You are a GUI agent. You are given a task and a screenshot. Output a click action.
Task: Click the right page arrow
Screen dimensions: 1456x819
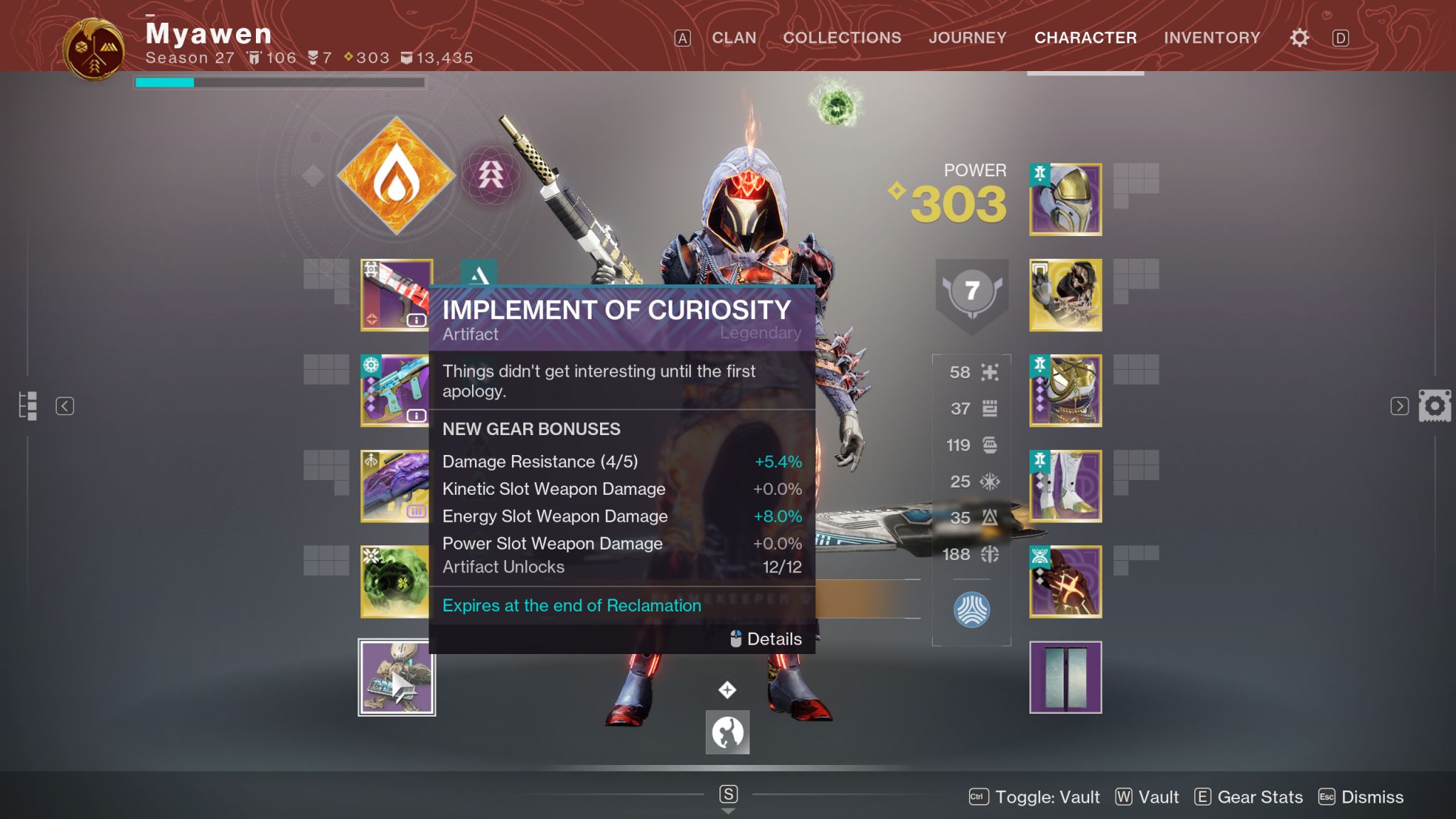[1399, 406]
